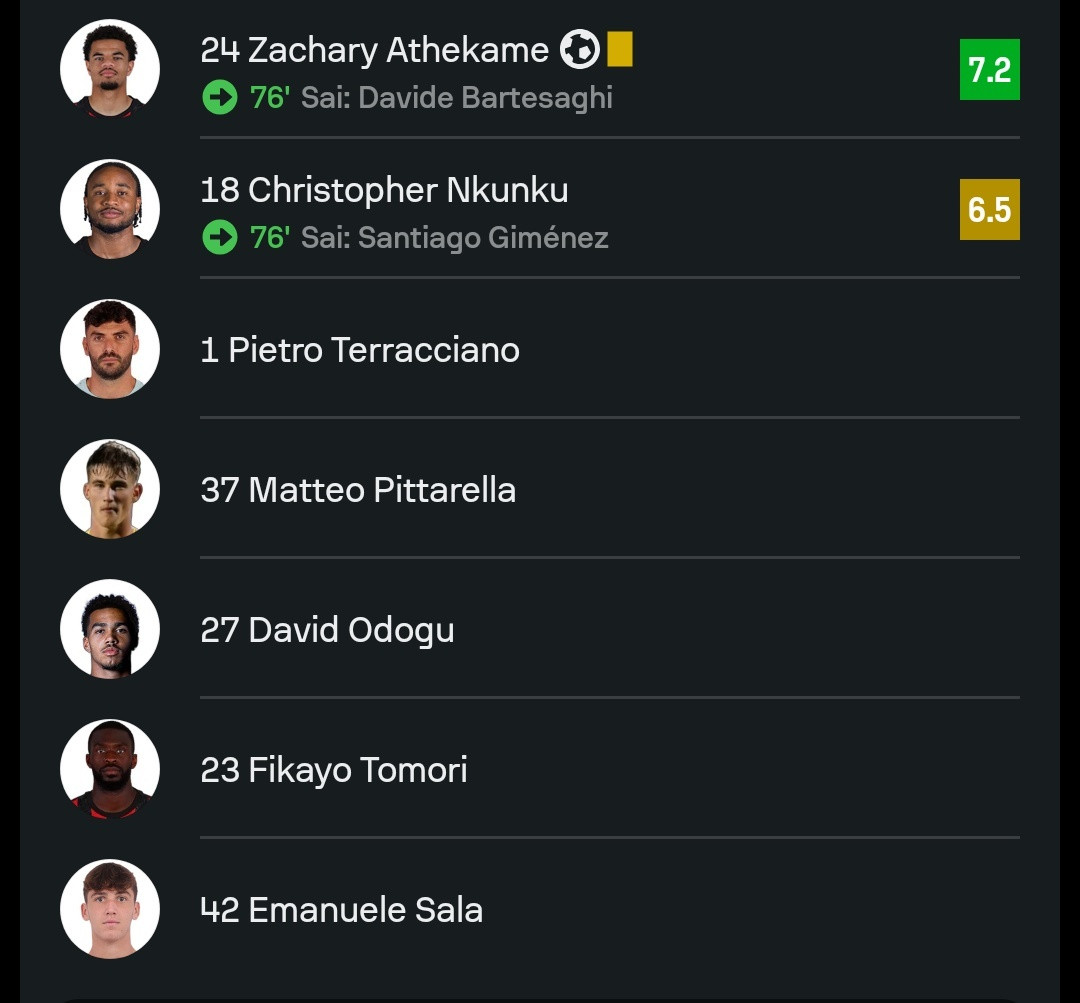Image resolution: width=1080 pixels, height=1003 pixels.
Task: Open Nkunku's 6.5 rating badge
Action: (989, 209)
